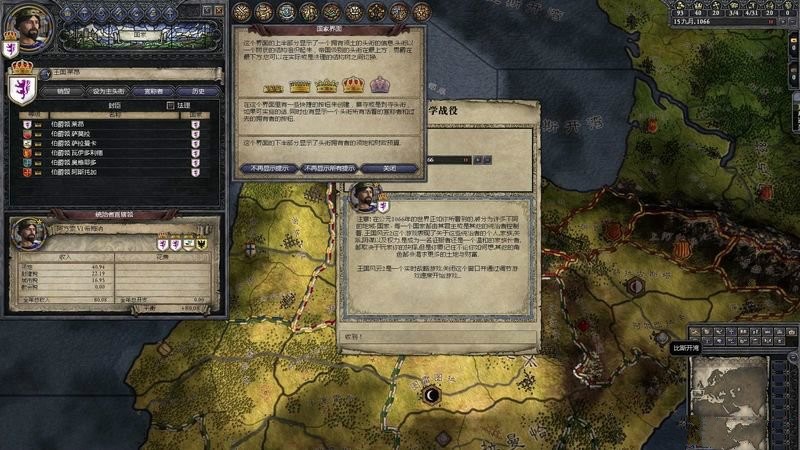The width and height of the screenshot is (800, 450).
Task: Choose 不再显示所有提示 to disable all hints
Action: [330, 168]
